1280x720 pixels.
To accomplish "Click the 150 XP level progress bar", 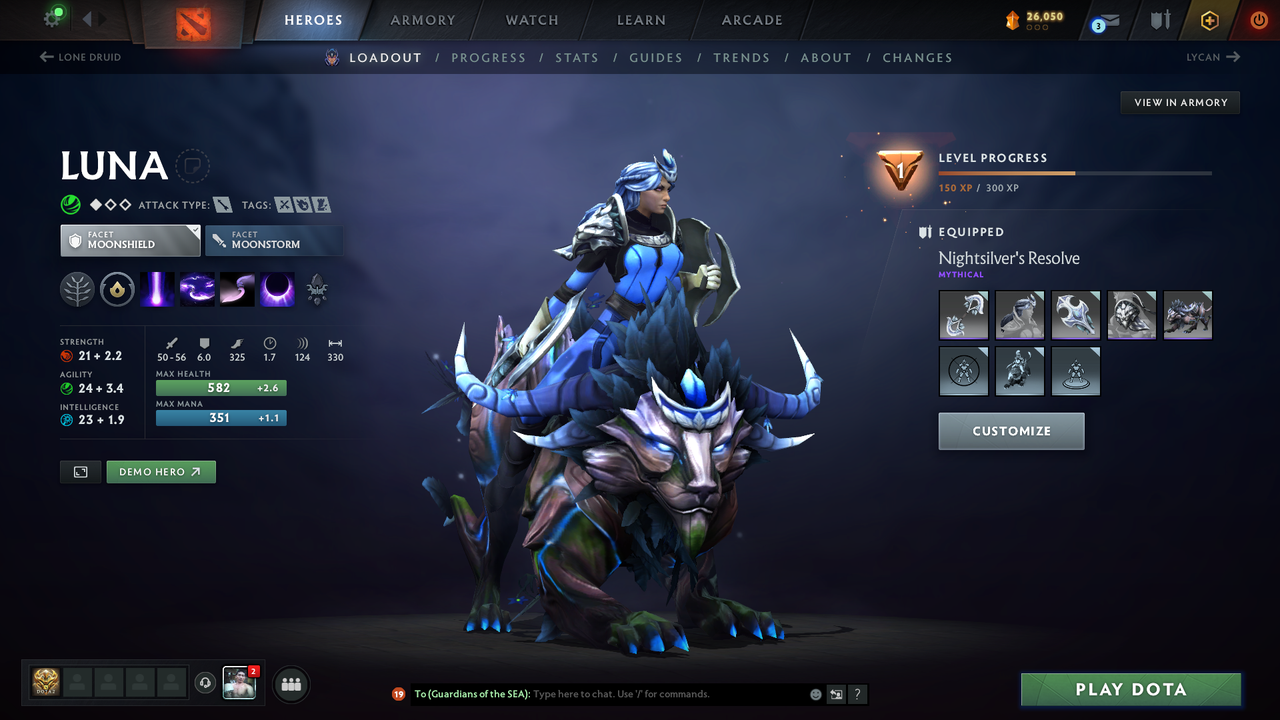I will 1075,171.
